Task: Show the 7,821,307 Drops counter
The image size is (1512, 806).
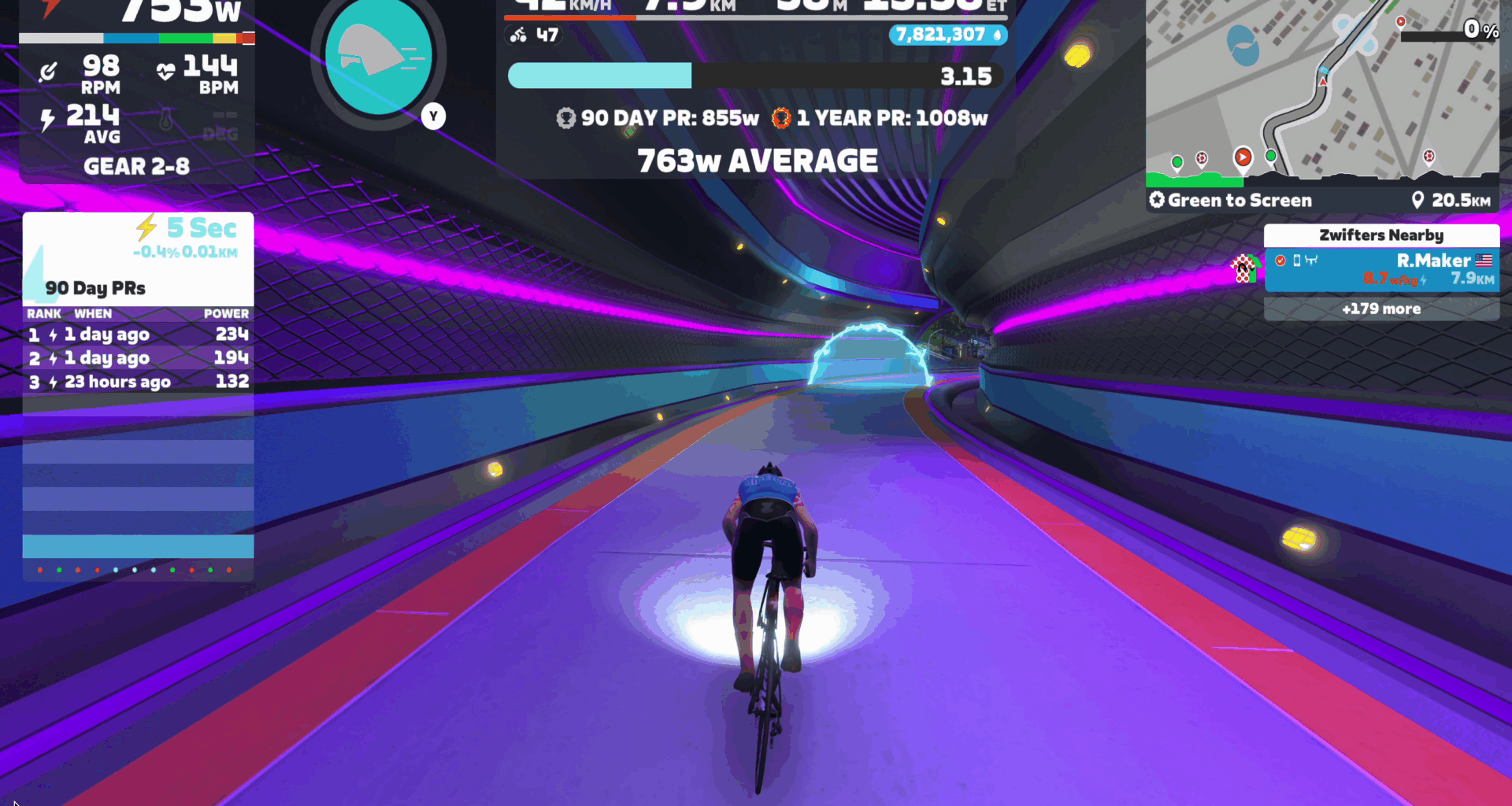Action: click(947, 35)
